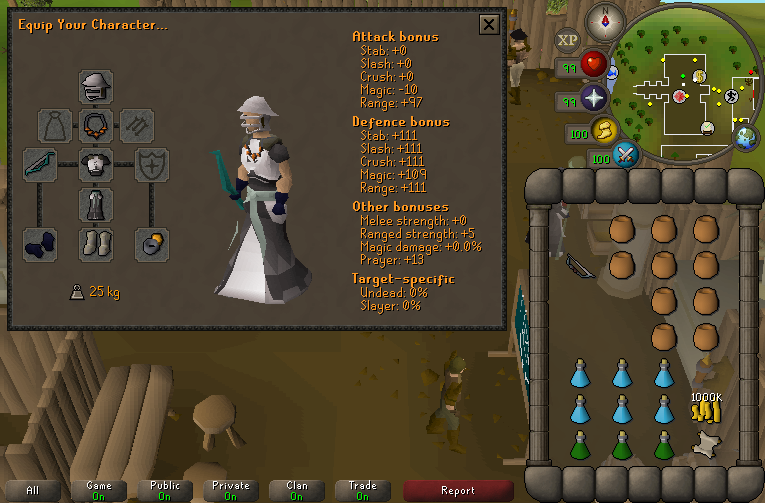Activate the prayer orb for quick prayers

[596, 99]
